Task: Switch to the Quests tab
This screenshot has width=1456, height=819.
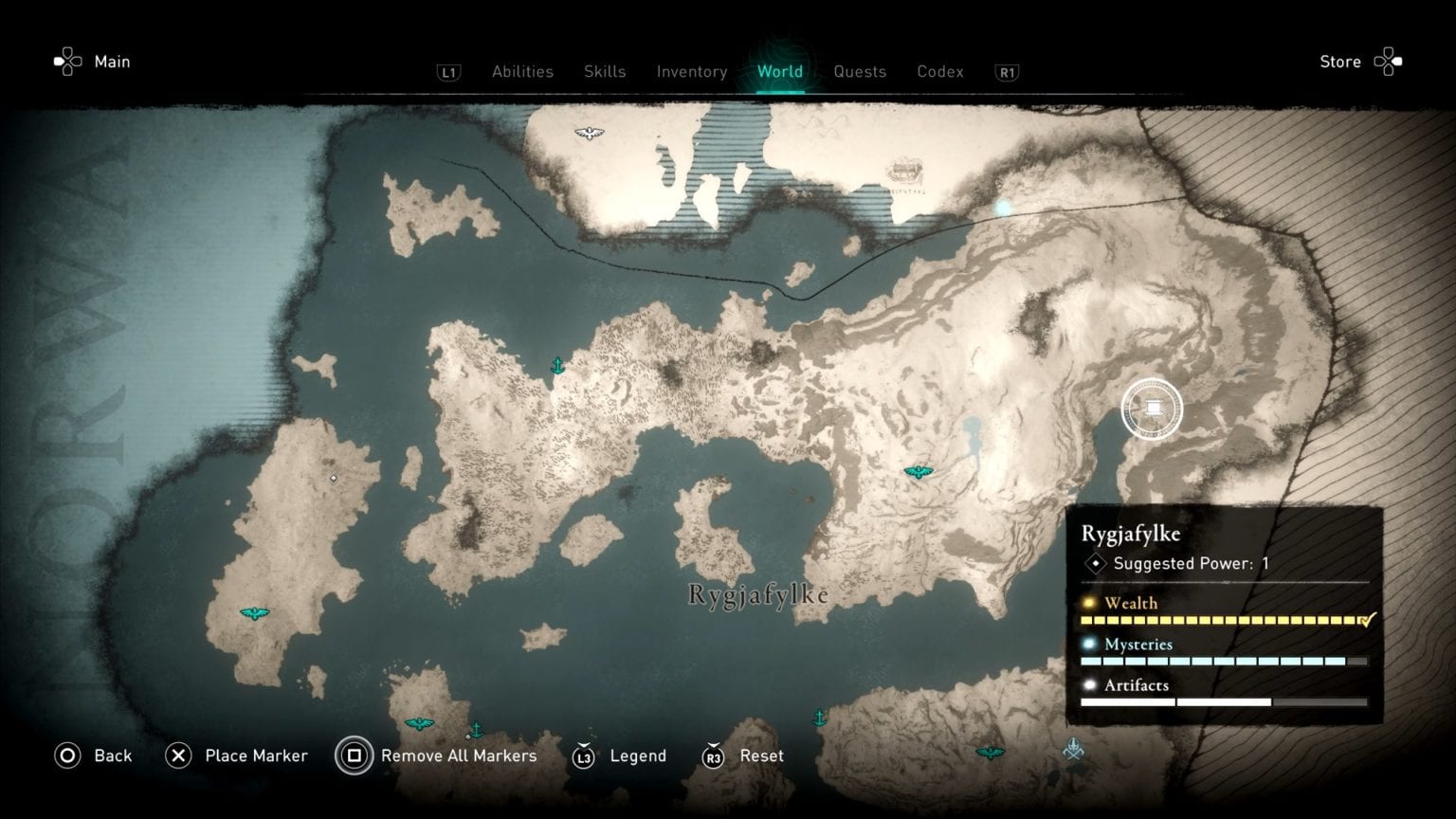Action: 859,72
